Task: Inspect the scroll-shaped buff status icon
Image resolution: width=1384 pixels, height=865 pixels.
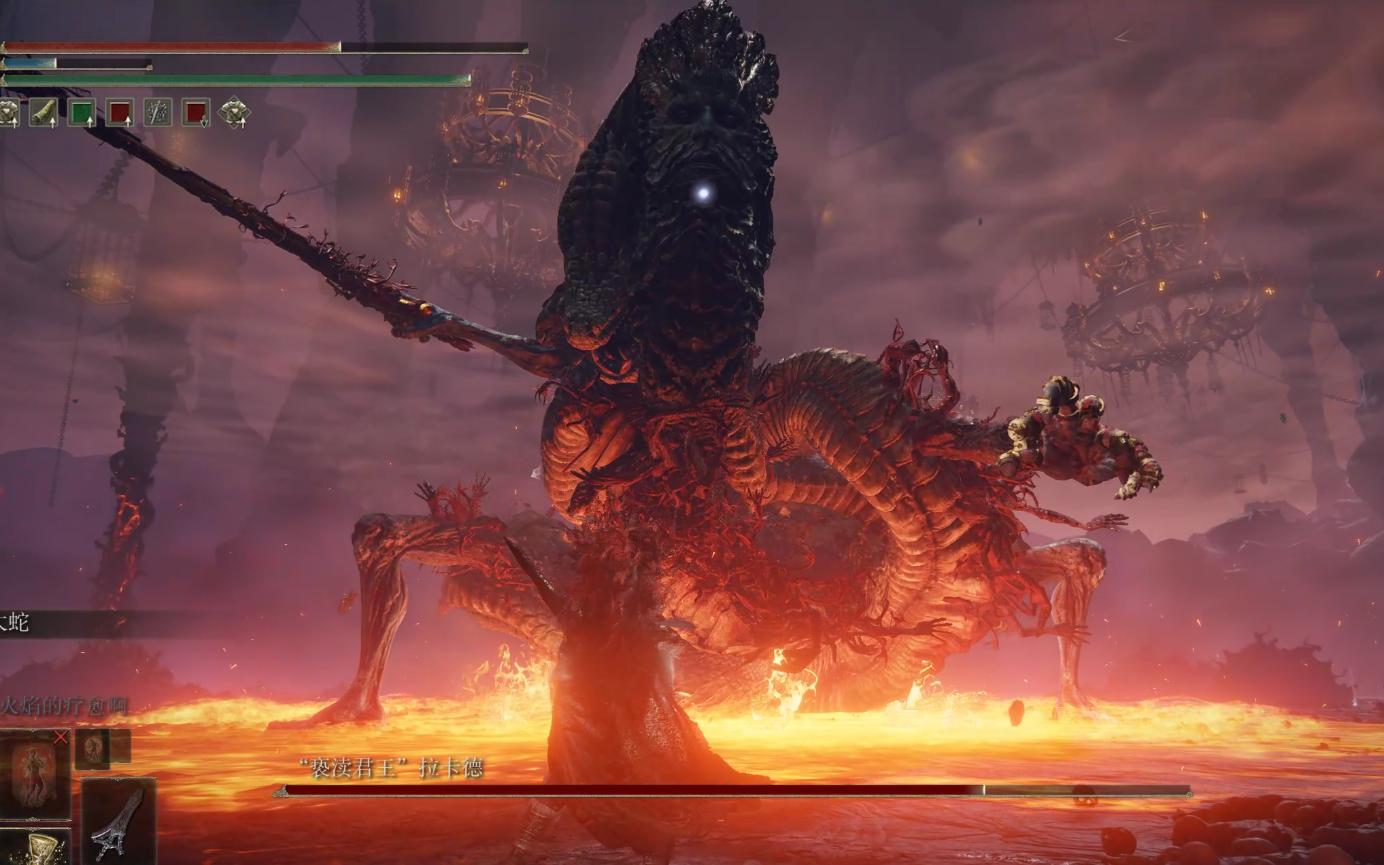Action: tap(44, 112)
